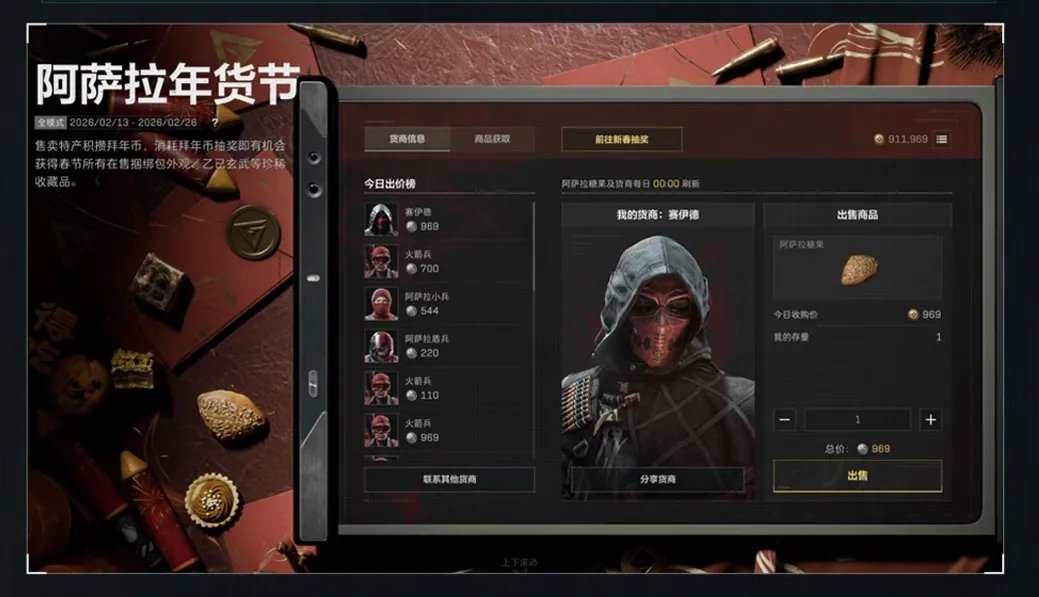Open the list icon beside the coin balance
This screenshot has height=597, width=1039.
[x=941, y=139]
